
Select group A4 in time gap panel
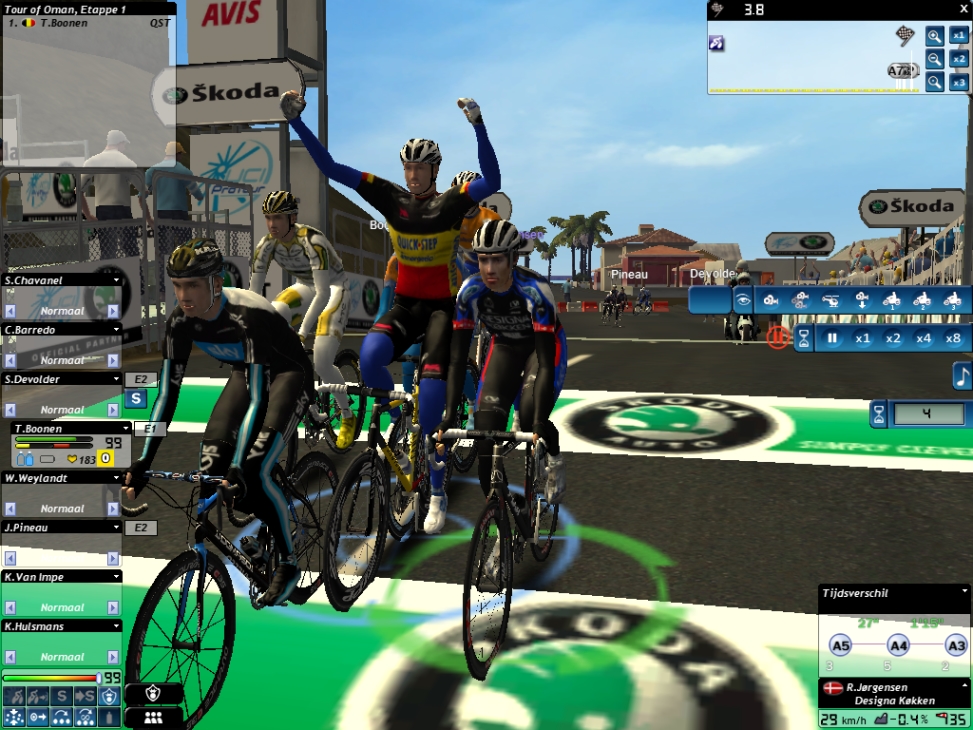[897, 646]
